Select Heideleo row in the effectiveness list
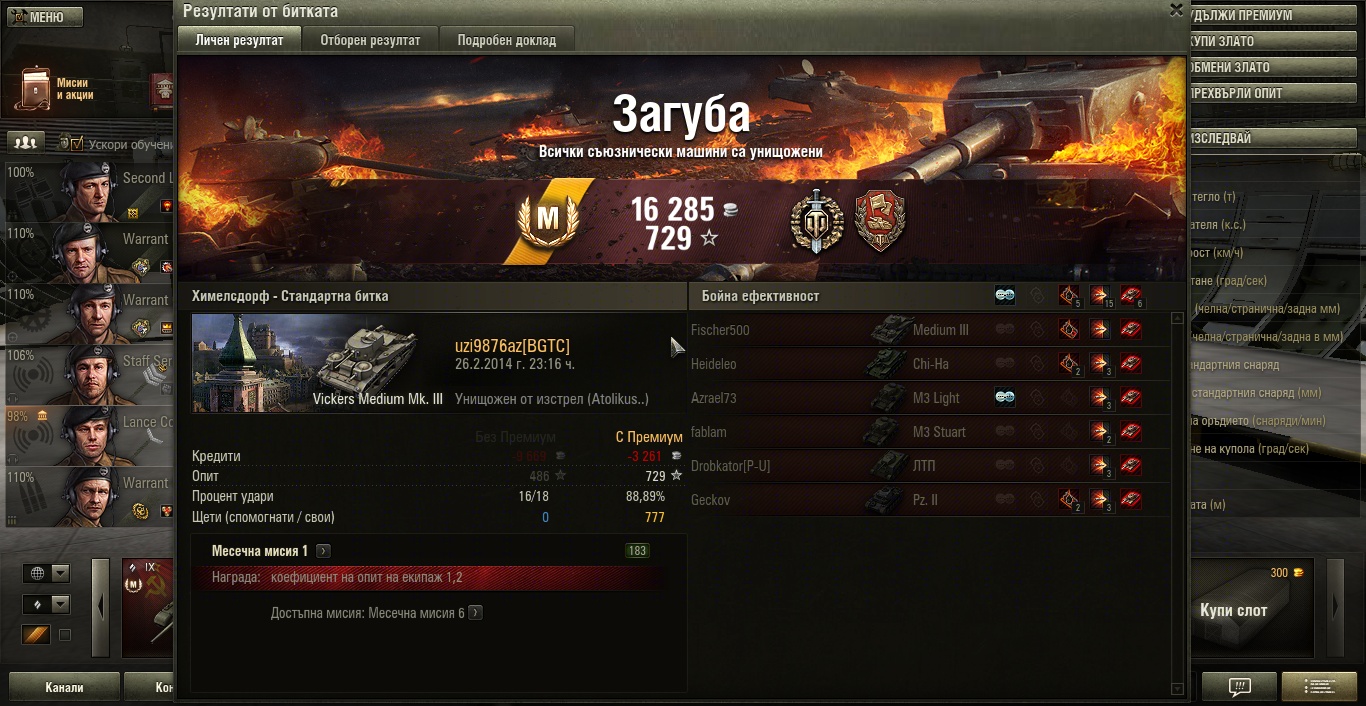This screenshot has width=1366, height=706. click(928, 364)
